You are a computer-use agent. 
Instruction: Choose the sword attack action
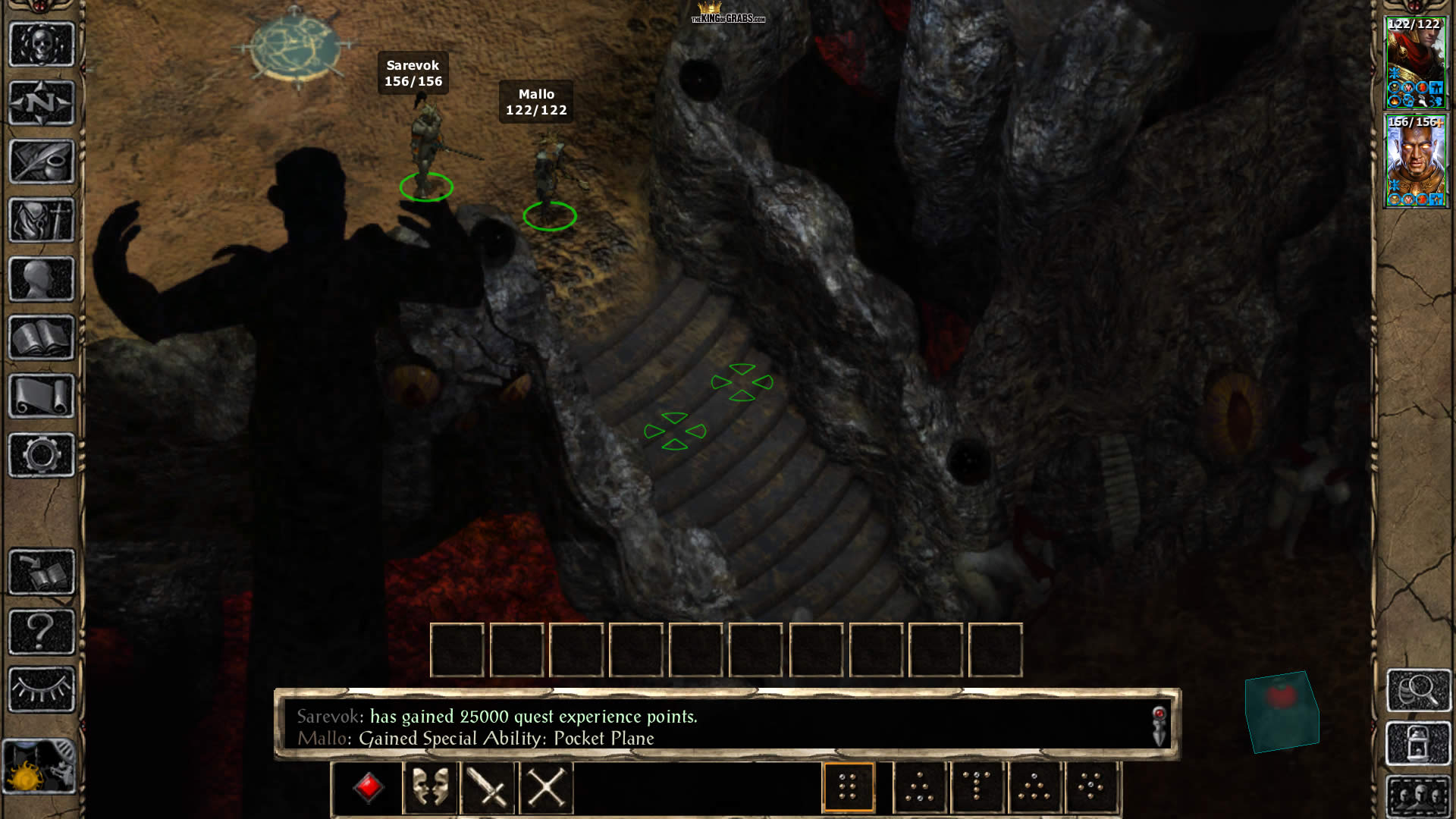coord(488,788)
